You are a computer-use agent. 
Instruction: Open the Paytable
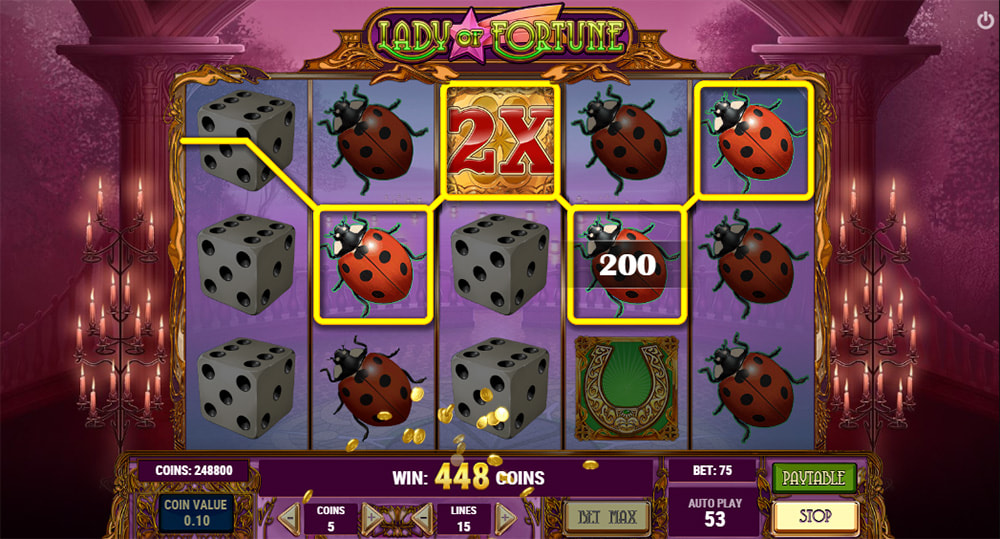click(x=814, y=477)
